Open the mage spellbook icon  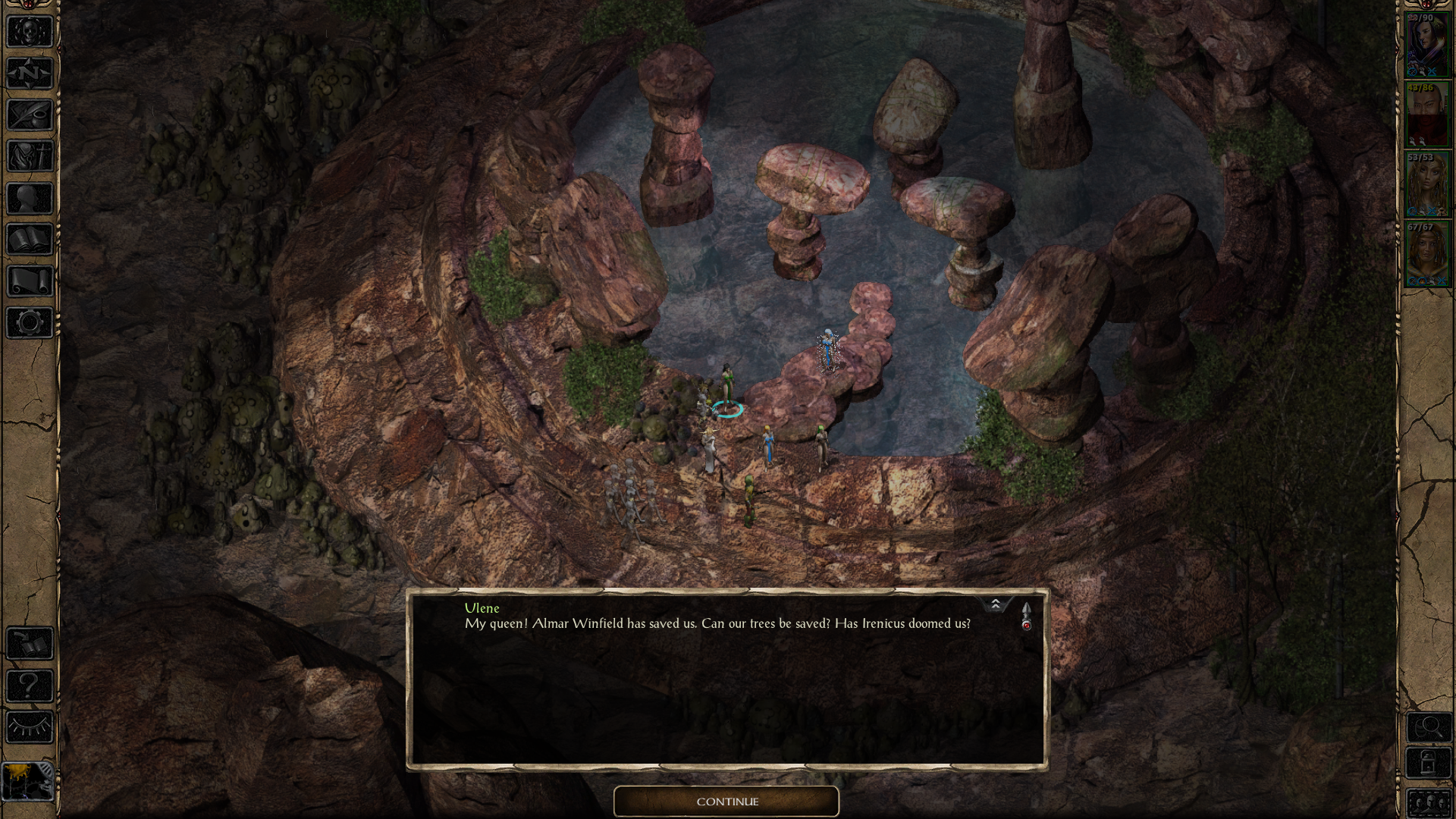pyautogui.click(x=30, y=240)
